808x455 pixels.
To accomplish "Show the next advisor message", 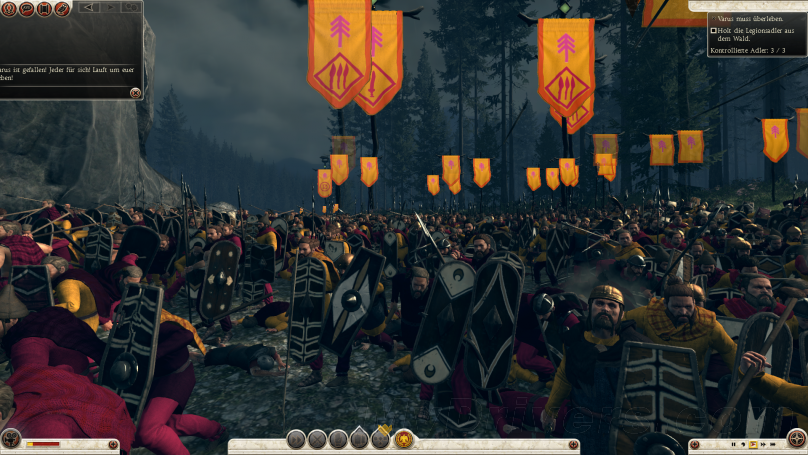I will coord(110,8).
